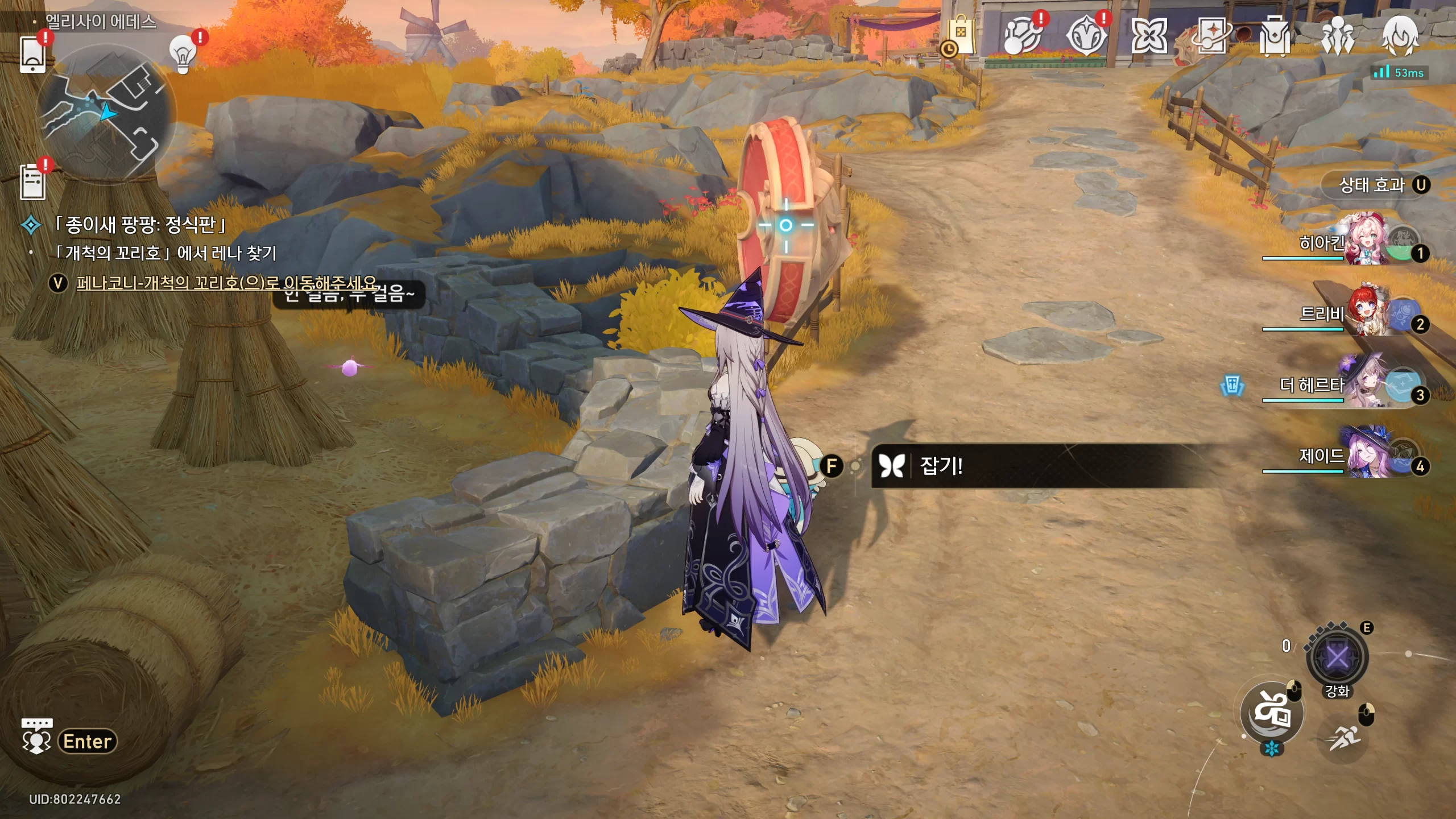
Task: Open the chat box icon
Action: coord(36,737)
